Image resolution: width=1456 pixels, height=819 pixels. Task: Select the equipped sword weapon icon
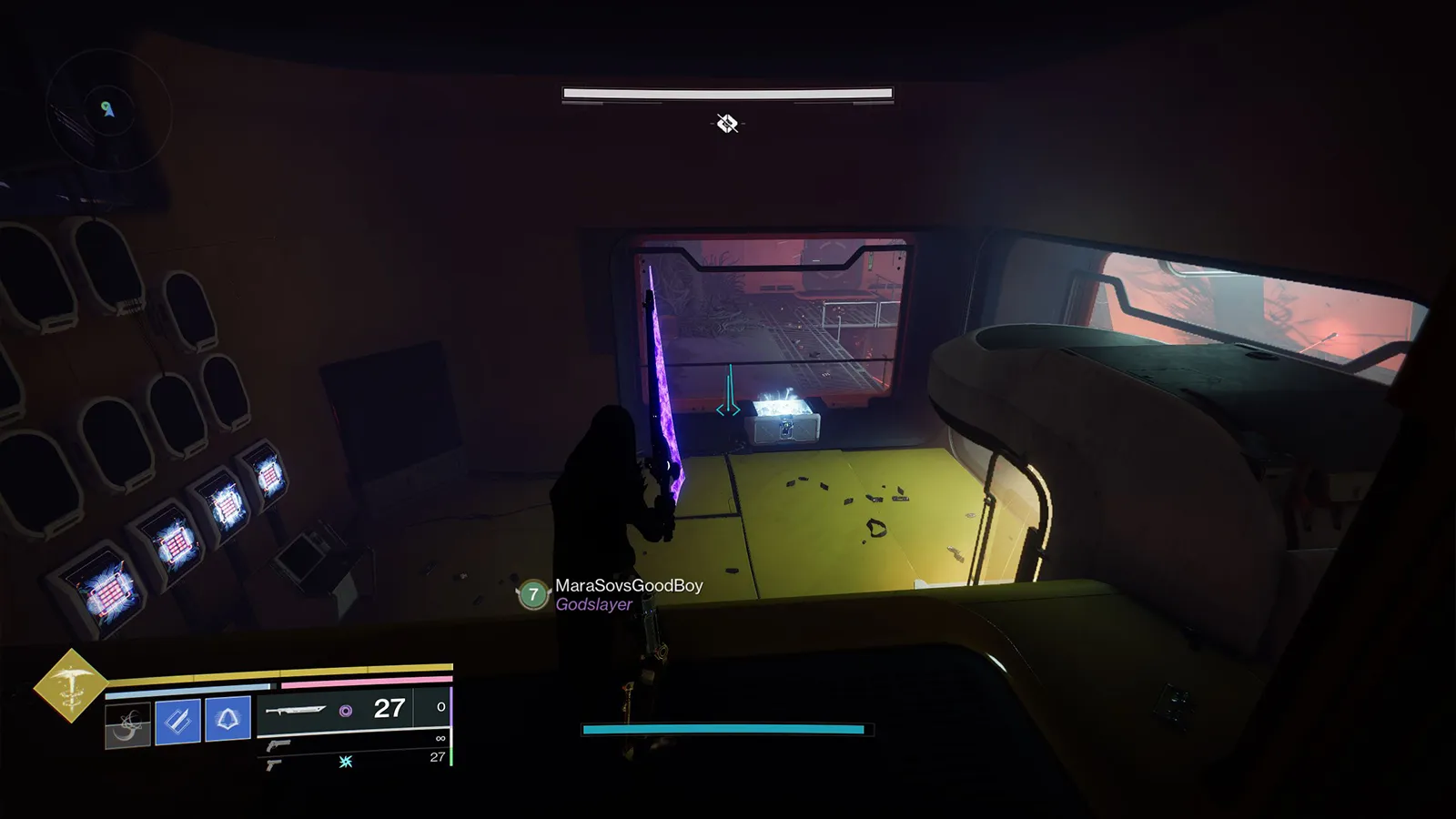pos(296,710)
